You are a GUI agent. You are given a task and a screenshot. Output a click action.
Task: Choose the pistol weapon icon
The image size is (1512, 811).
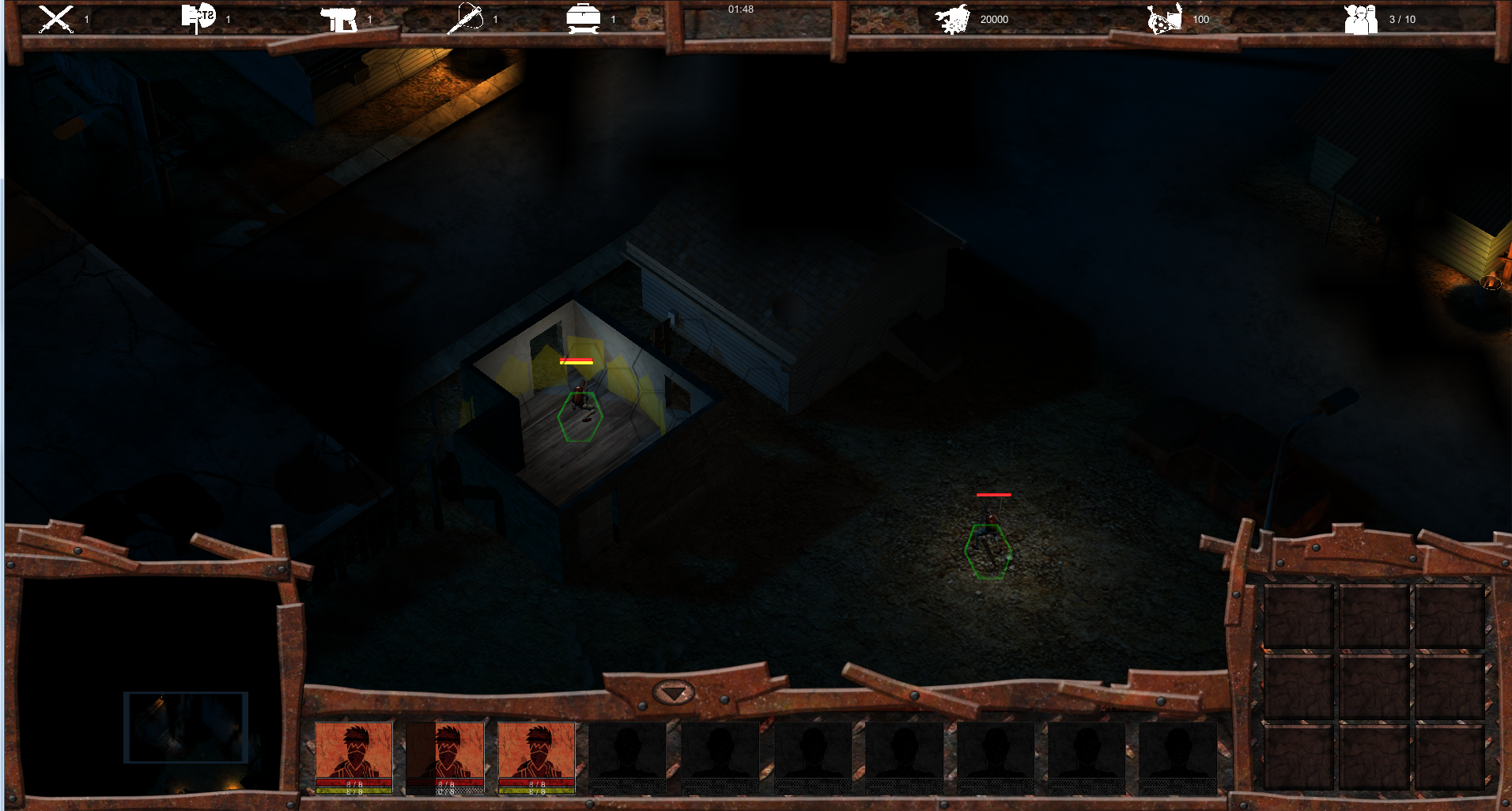[x=338, y=19]
